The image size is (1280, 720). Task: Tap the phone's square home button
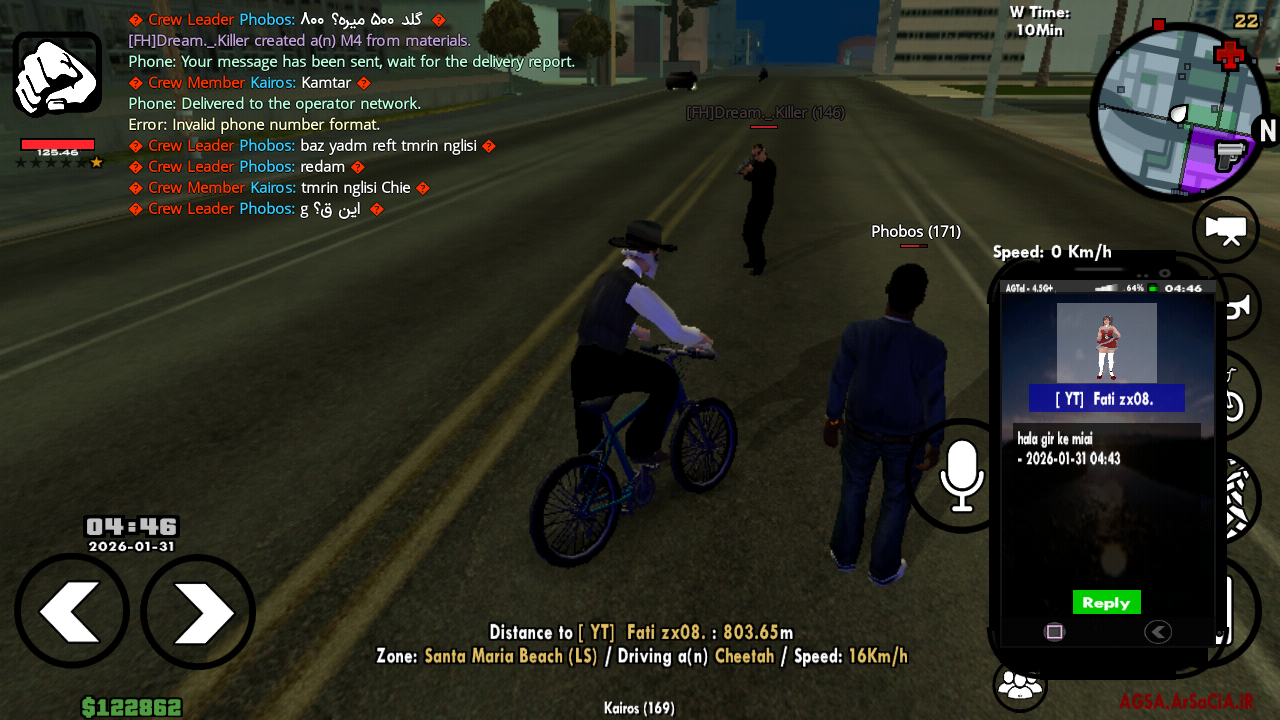(x=1054, y=632)
